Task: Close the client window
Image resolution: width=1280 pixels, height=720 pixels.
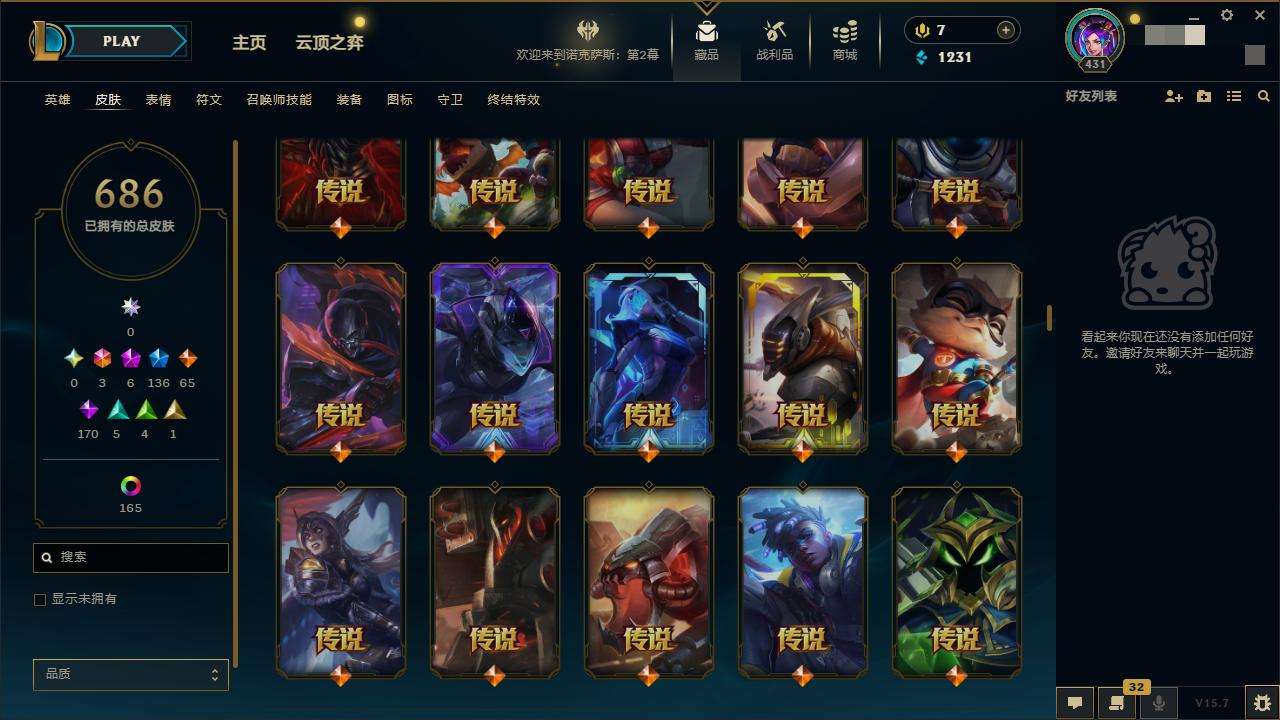Action: coord(1260,15)
